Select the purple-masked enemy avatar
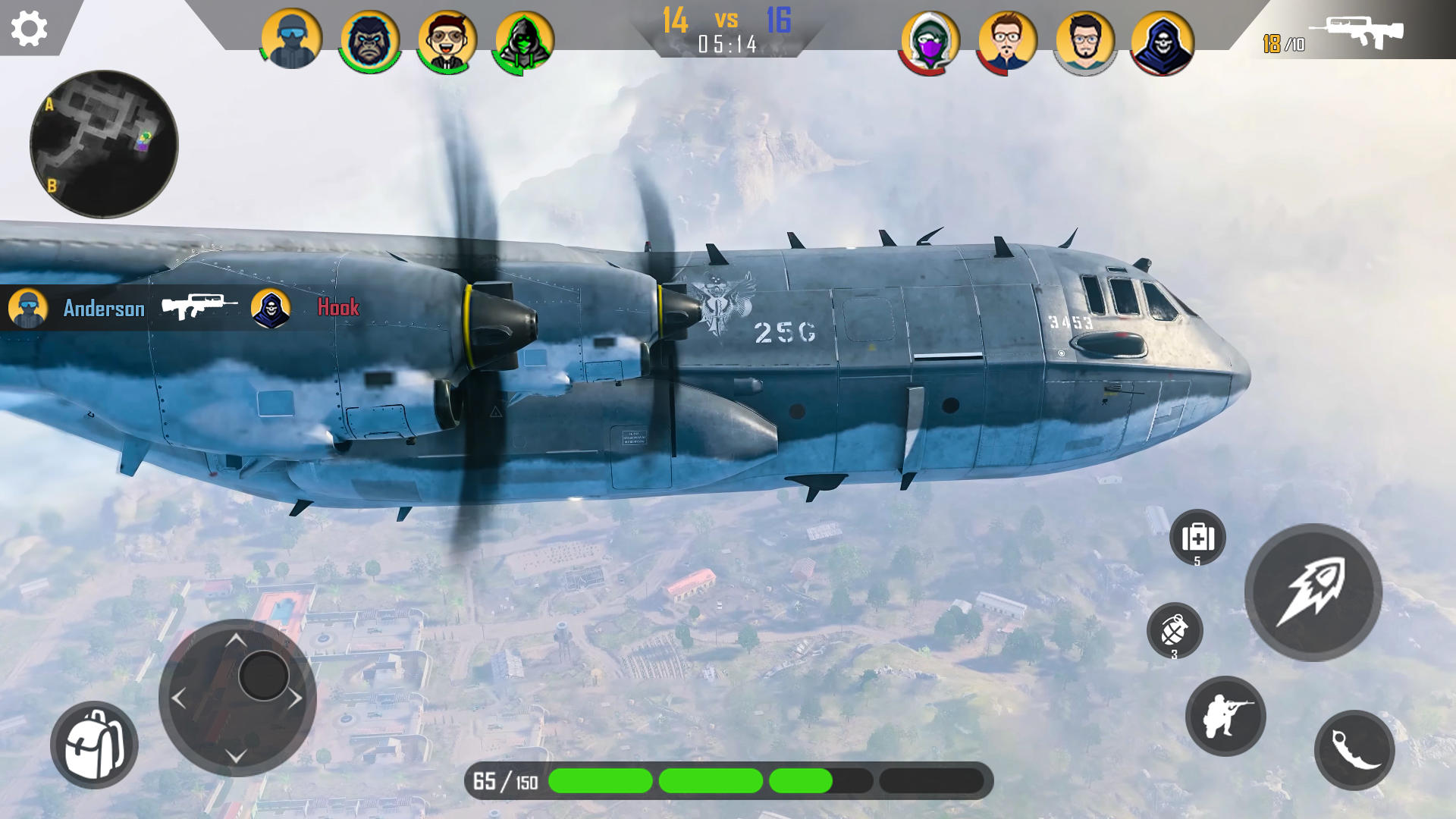The height and width of the screenshot is (819, 1456). coord(930,42)
